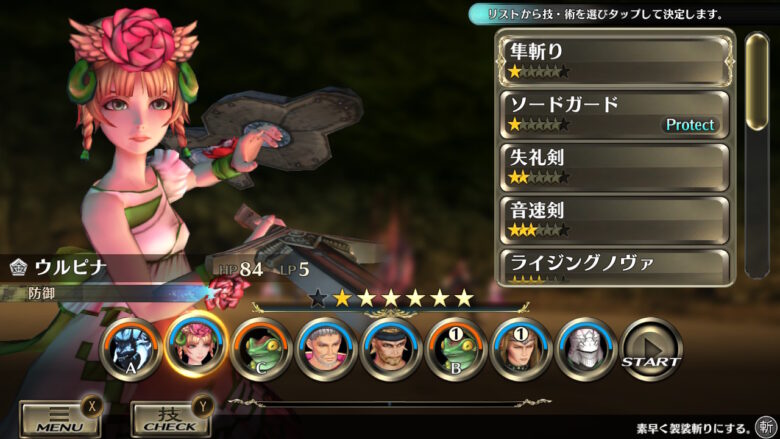Select the grey-haired old man's portrait
Screen dimensions: 780x439
[326, 349]
